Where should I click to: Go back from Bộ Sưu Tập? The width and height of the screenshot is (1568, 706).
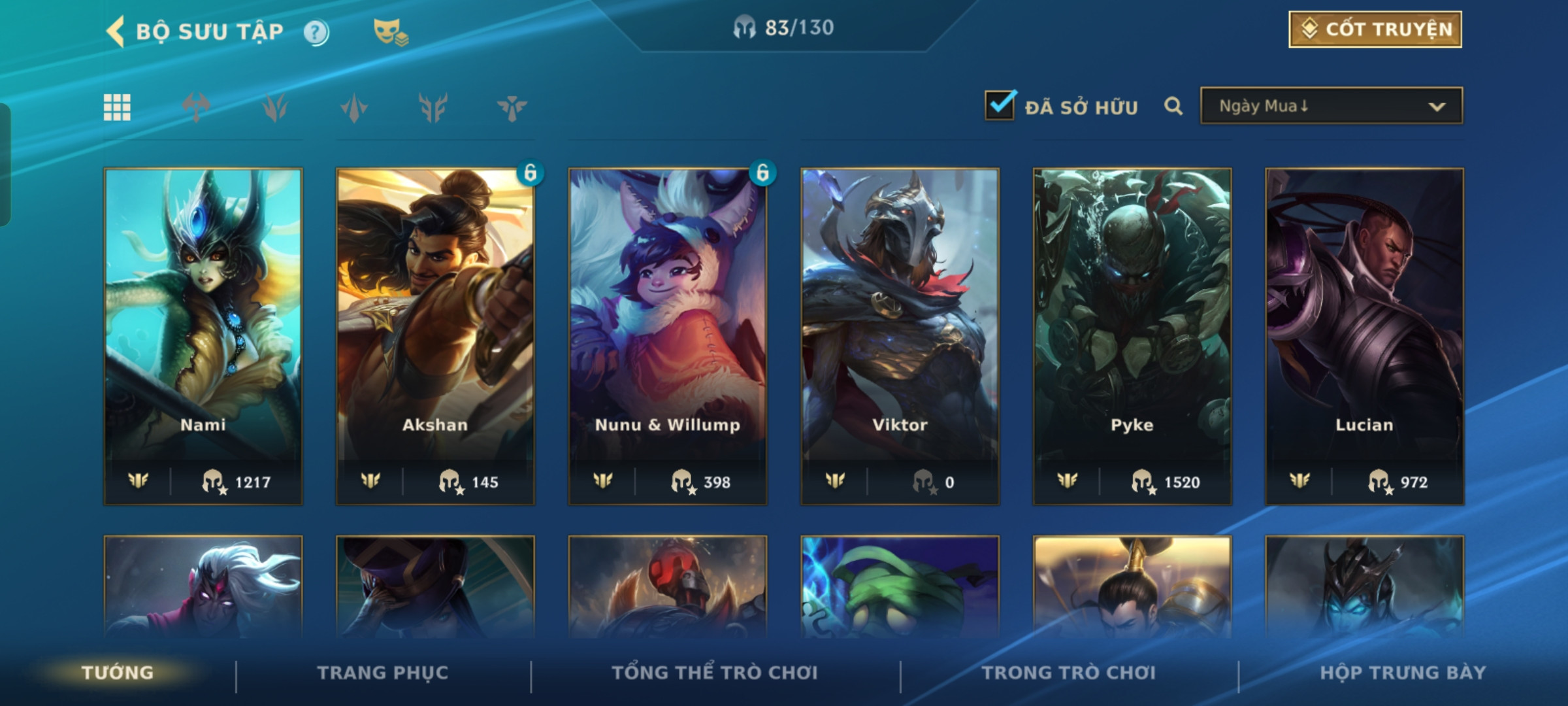116,31
